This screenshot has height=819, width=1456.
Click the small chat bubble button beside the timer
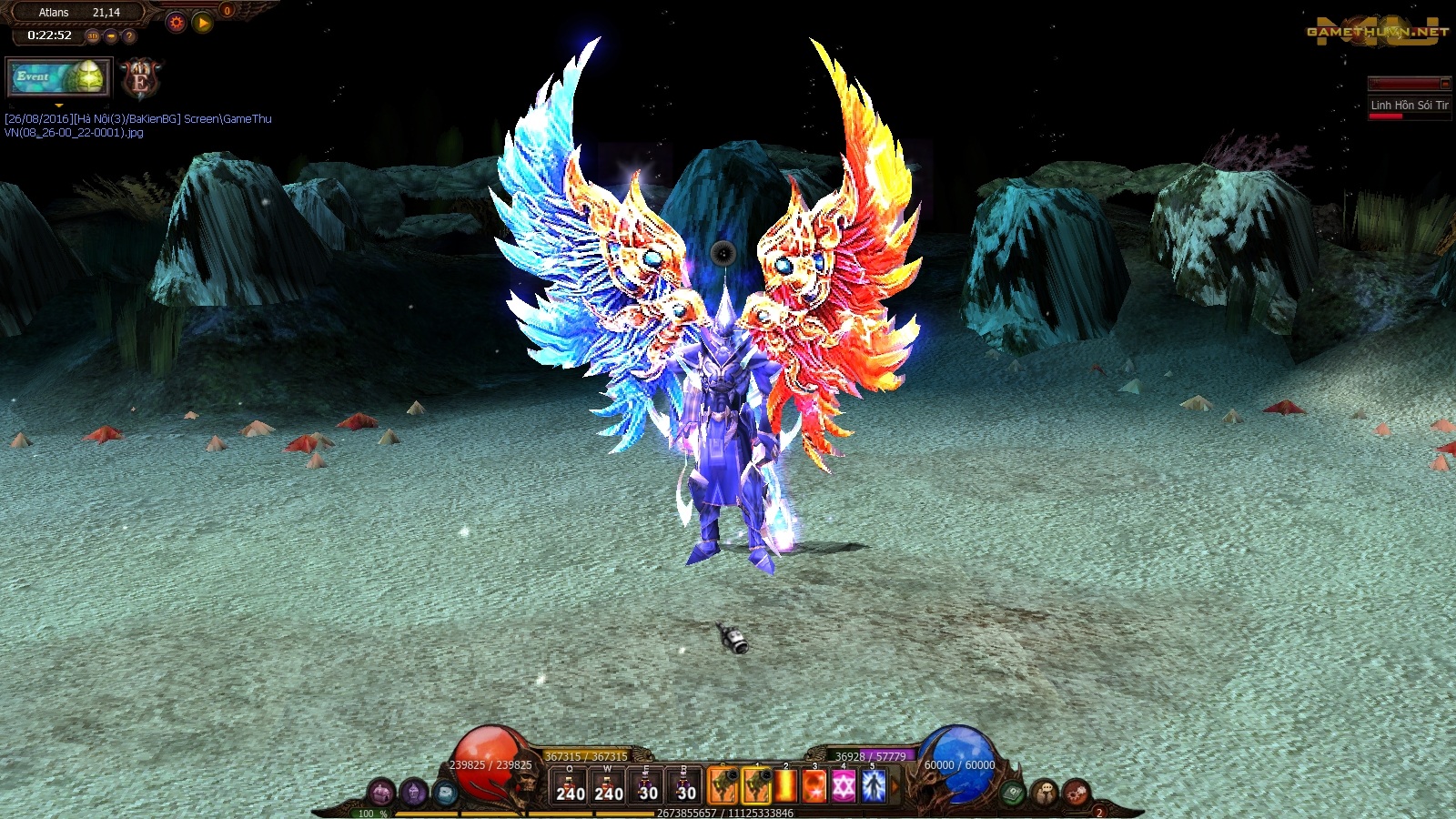(111, 36)
